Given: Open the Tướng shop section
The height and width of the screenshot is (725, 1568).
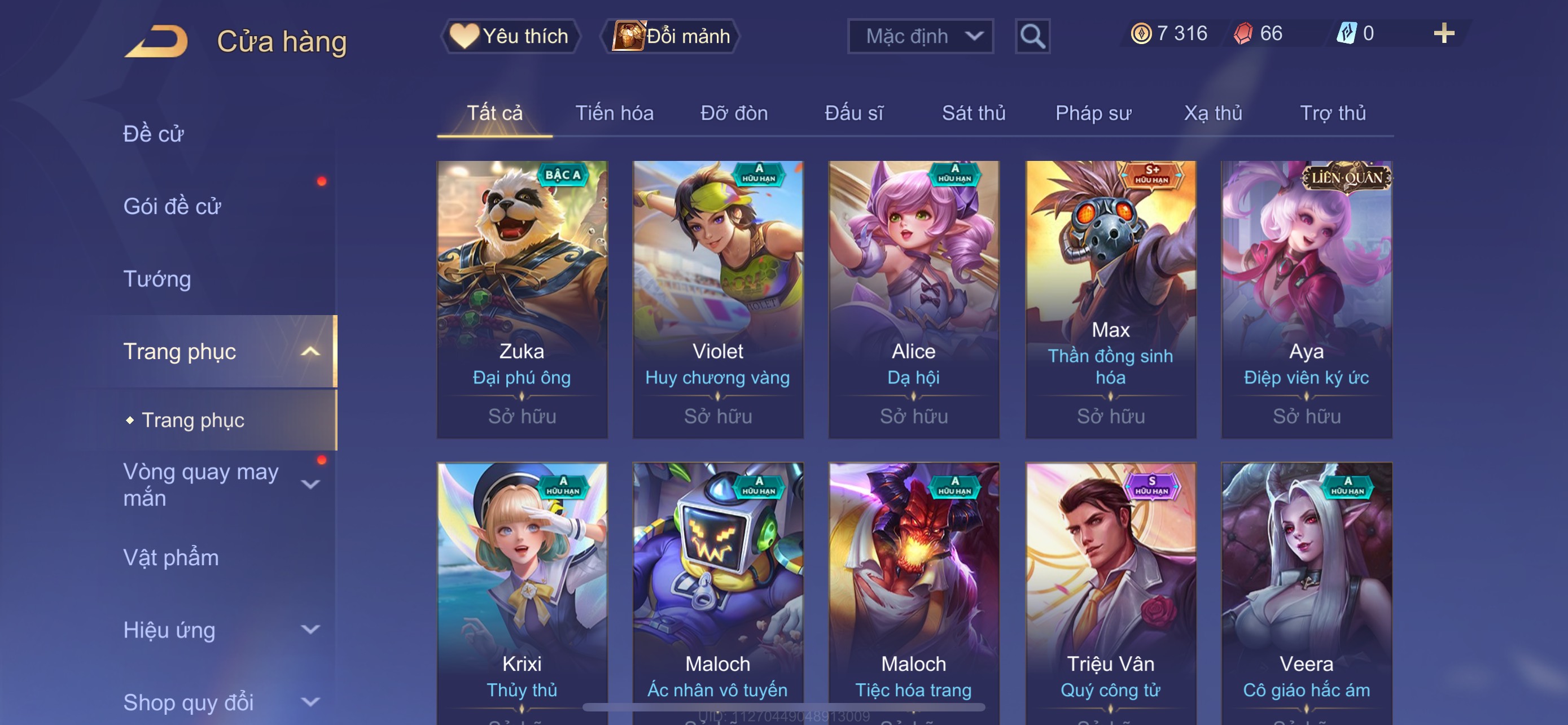Looking at the screenshot, I should [157, 279].
